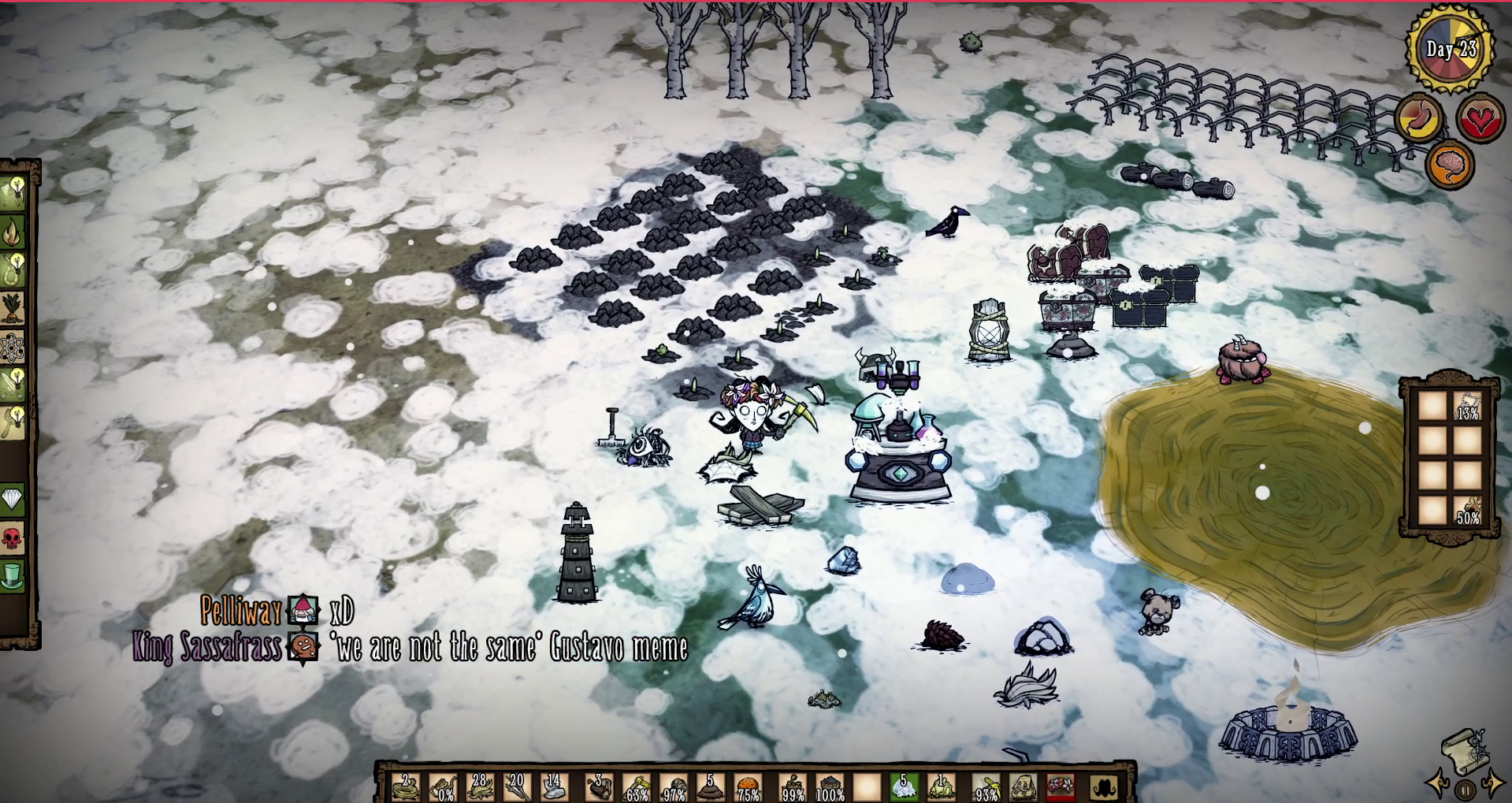Open the Refine diamond crafting tab

pos(13,499)
